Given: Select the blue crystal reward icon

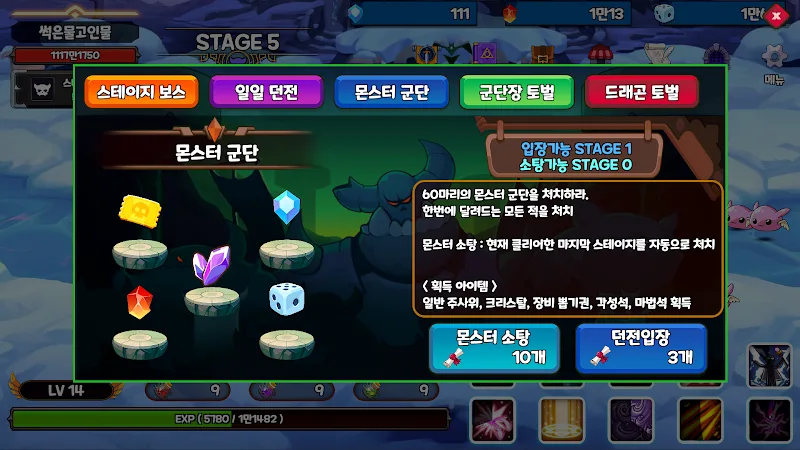Looking at the screenshot, I should click(286, 205).
